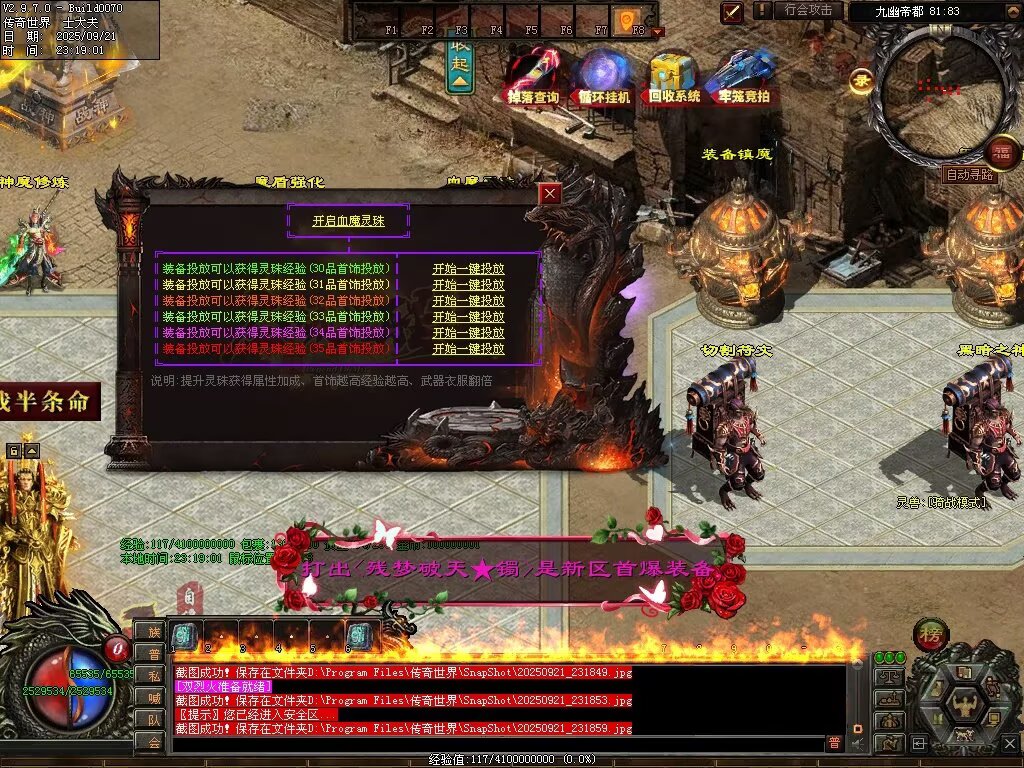1024x768 pixels.
Task: Open the trade scales button
Action: [888, 677]
